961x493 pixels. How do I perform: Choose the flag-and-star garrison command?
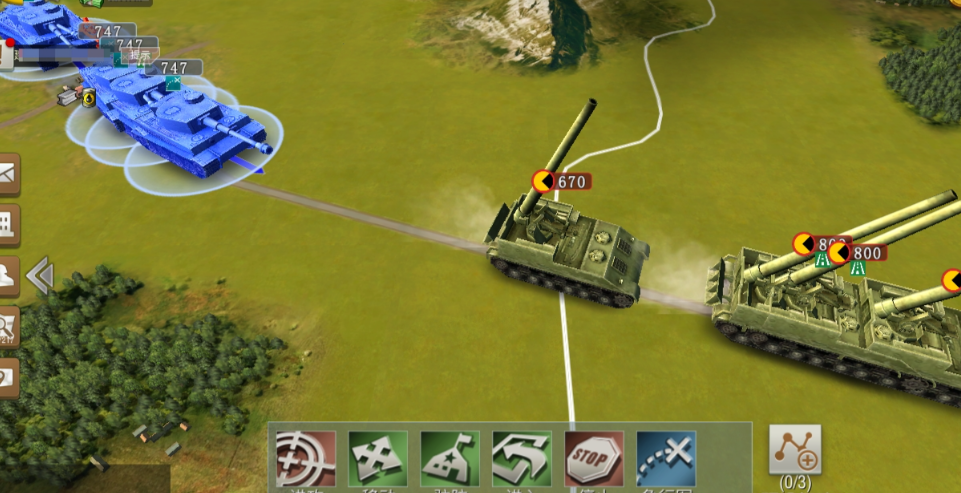click(450, 459)
